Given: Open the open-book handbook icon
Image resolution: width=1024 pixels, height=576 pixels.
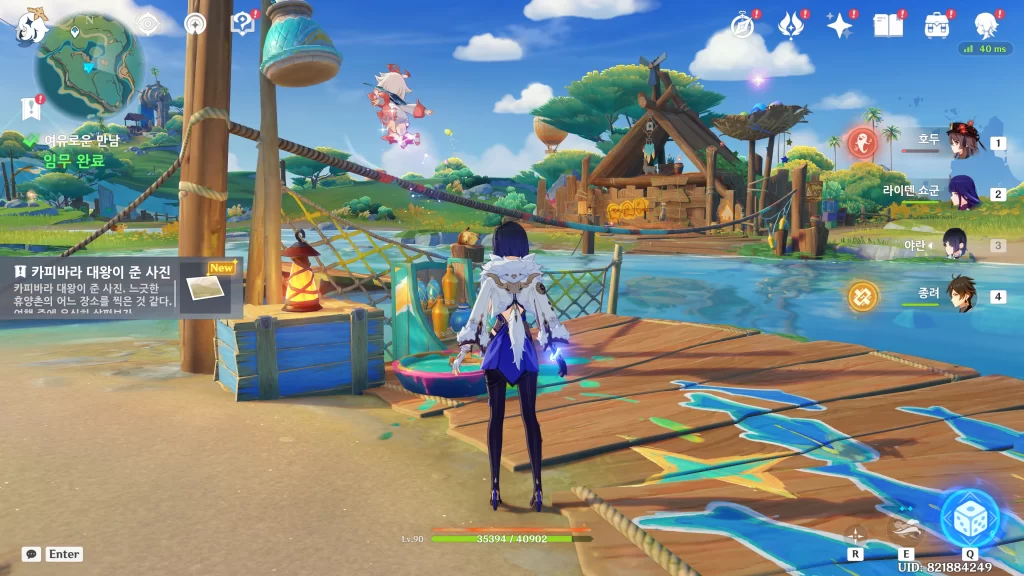Looking at the screenshot, I should click(x=887, y=26).
